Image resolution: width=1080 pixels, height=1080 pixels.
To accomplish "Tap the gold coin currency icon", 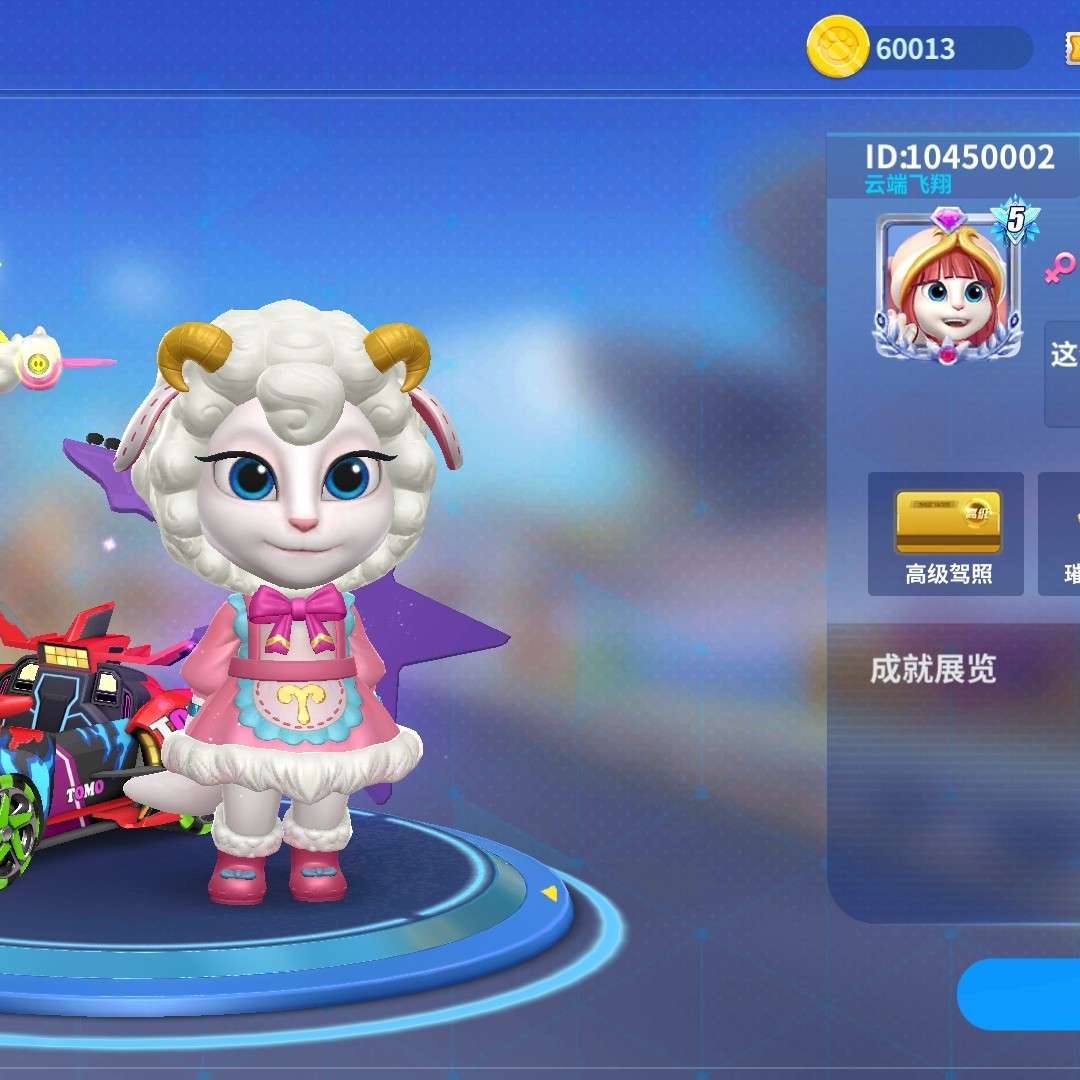I will click(837, 48).
